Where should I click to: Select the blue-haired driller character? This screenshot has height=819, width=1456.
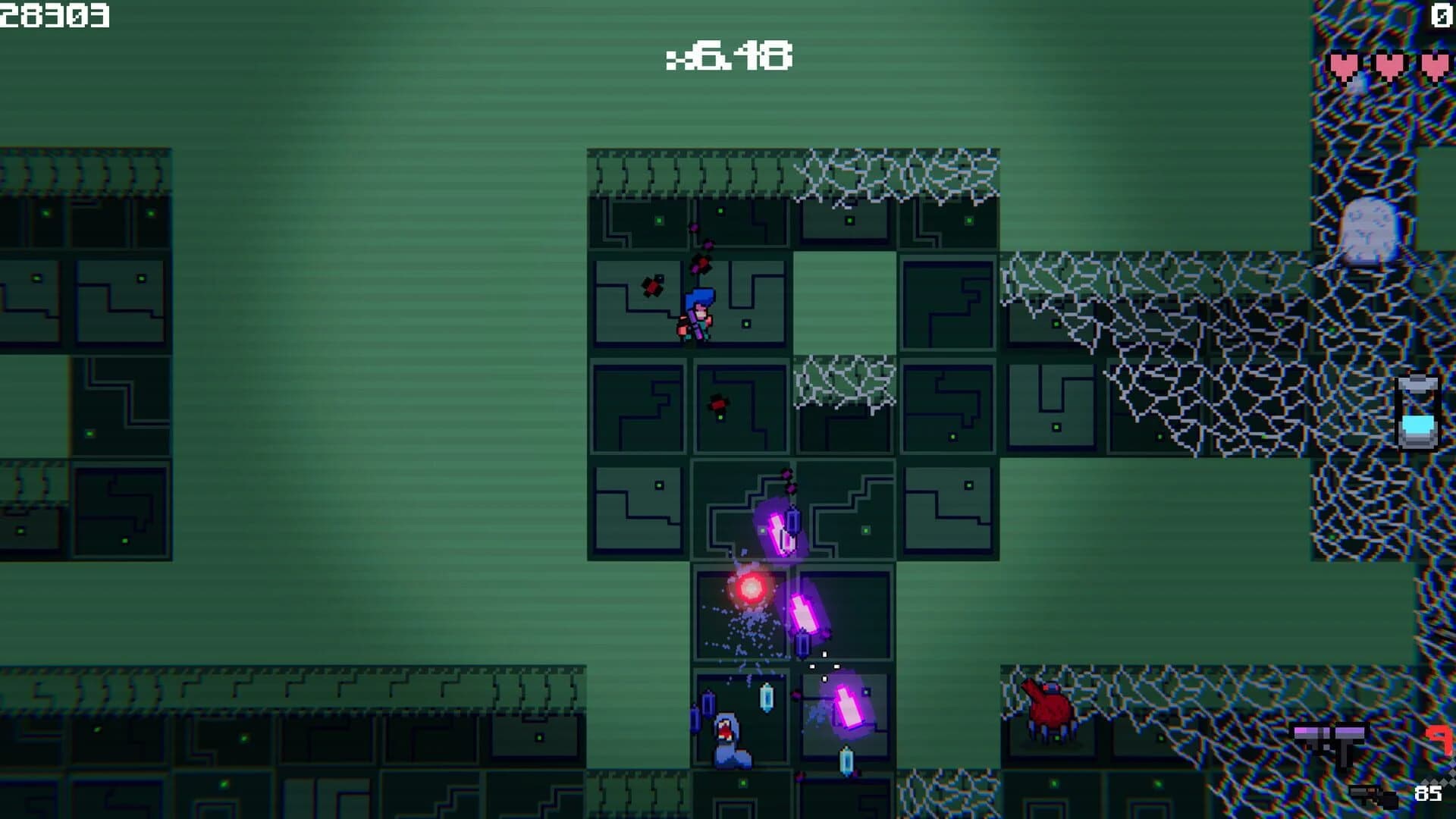(x=698, y=311)
